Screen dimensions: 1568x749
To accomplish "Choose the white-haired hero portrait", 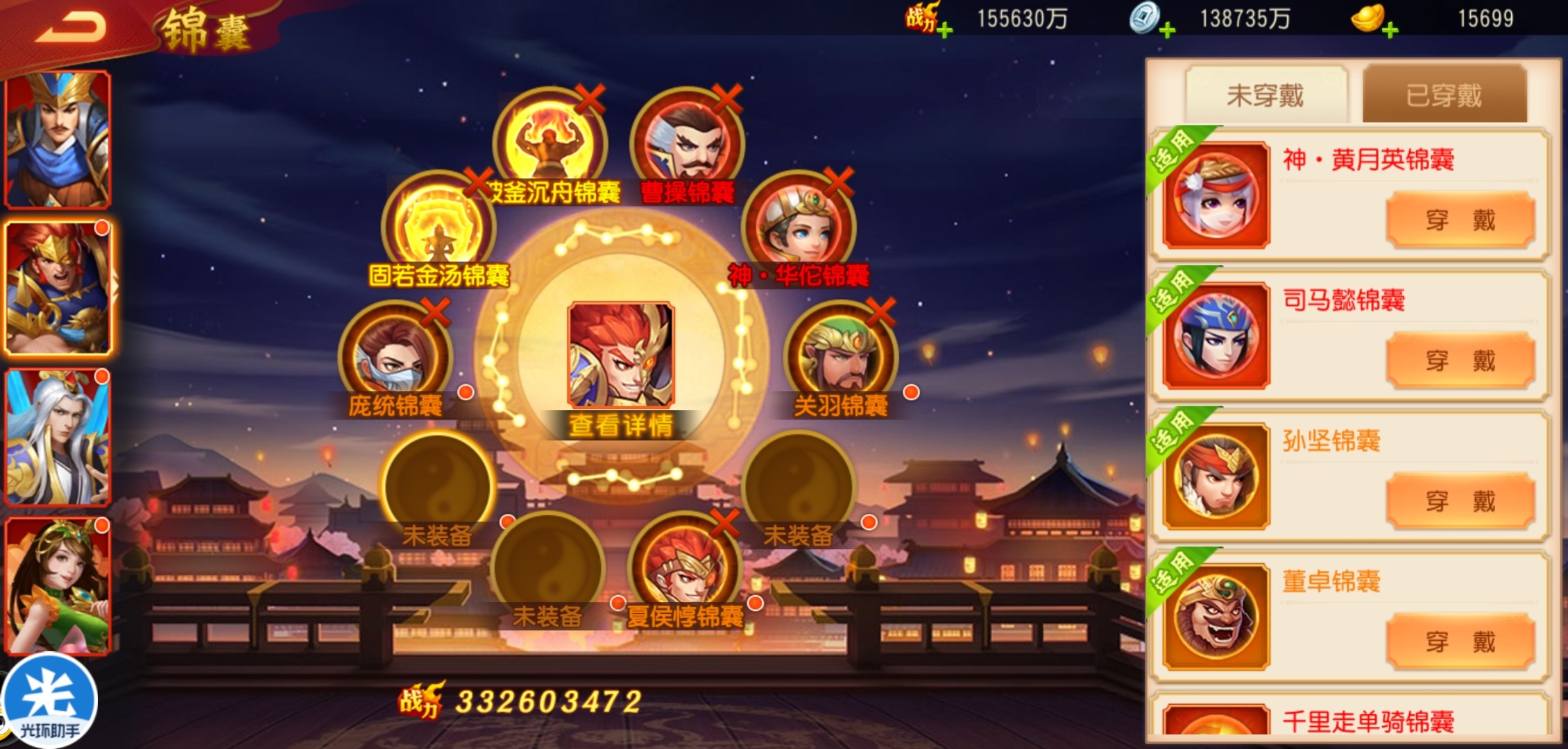I will (58, 437).
